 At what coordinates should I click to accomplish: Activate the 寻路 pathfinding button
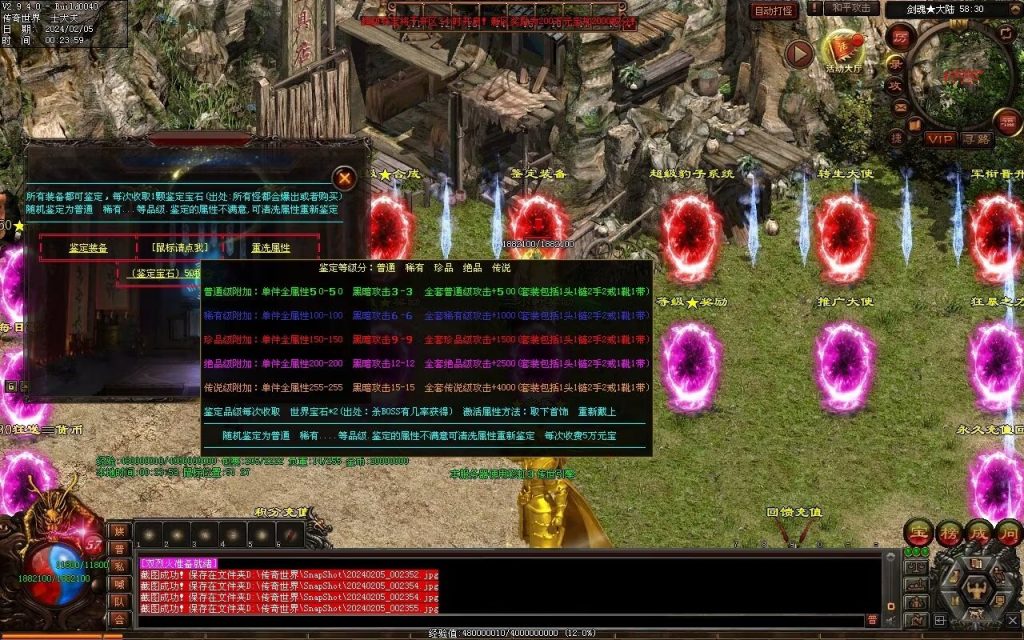(976, 139)
